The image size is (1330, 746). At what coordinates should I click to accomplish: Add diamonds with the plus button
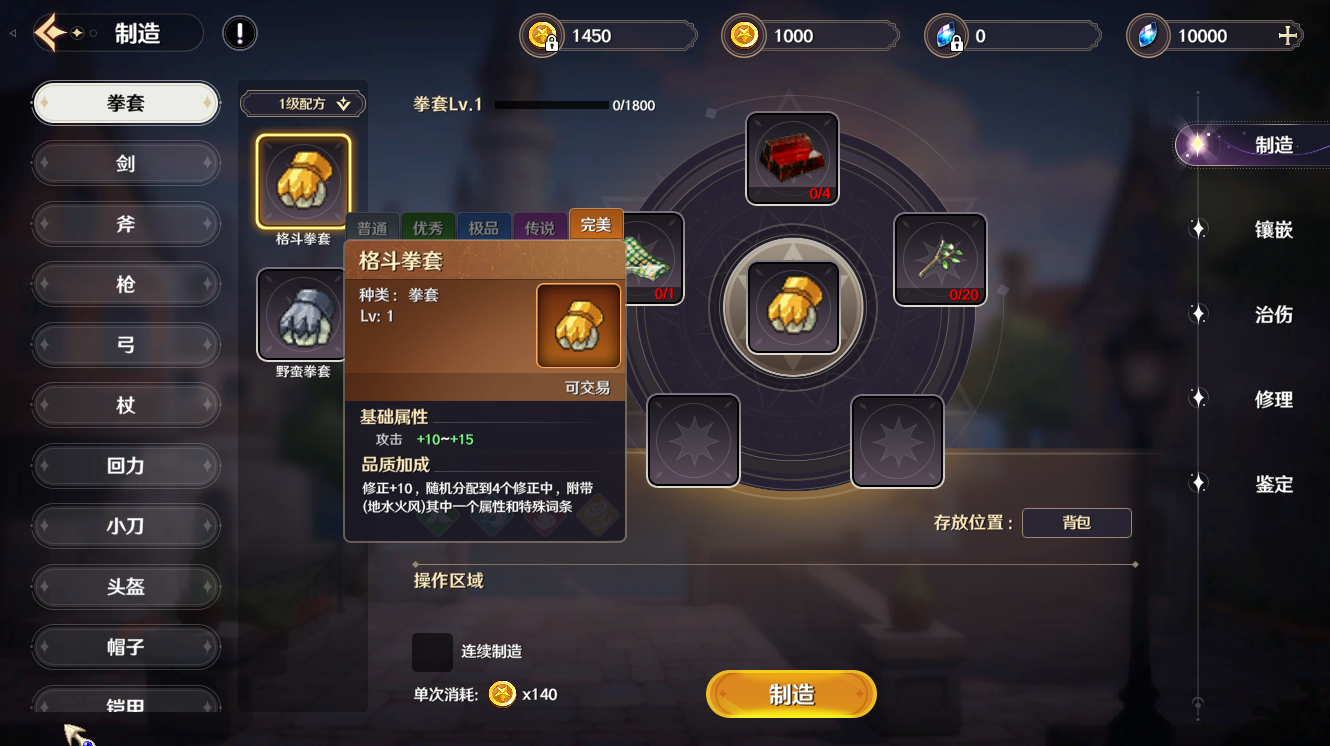pos(1288,36)
